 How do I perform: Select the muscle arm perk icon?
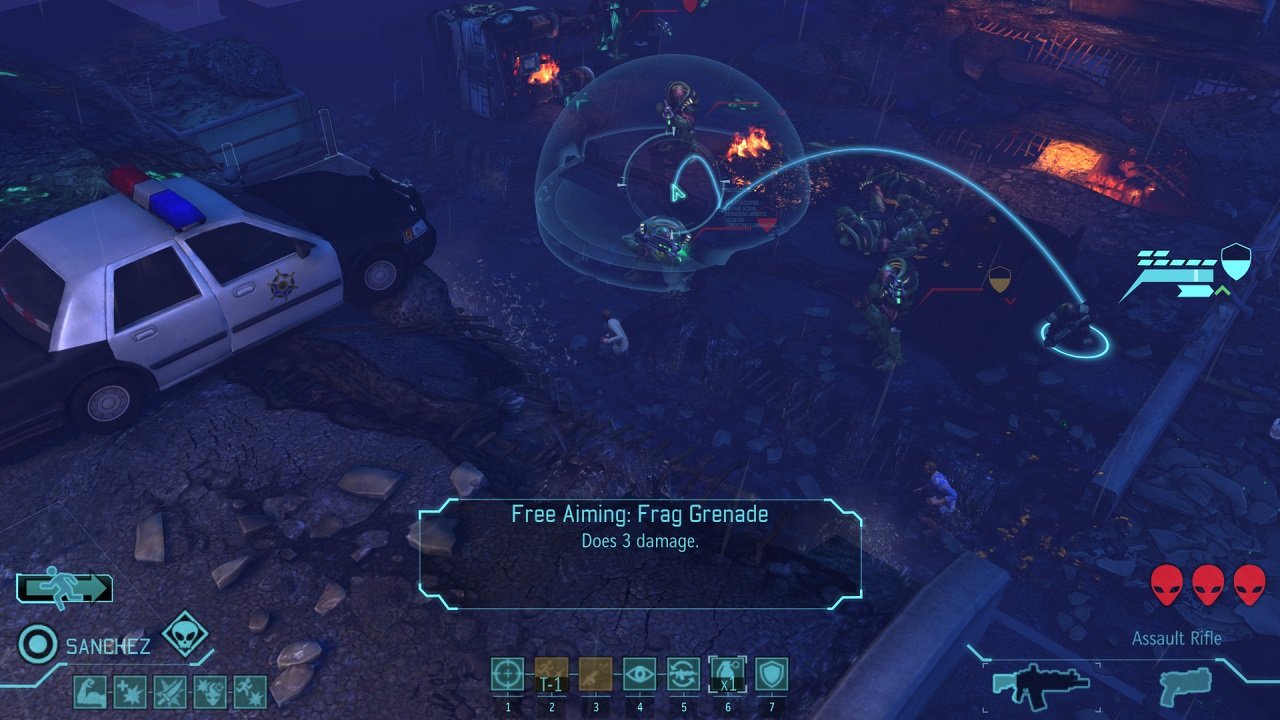(89, 691)
